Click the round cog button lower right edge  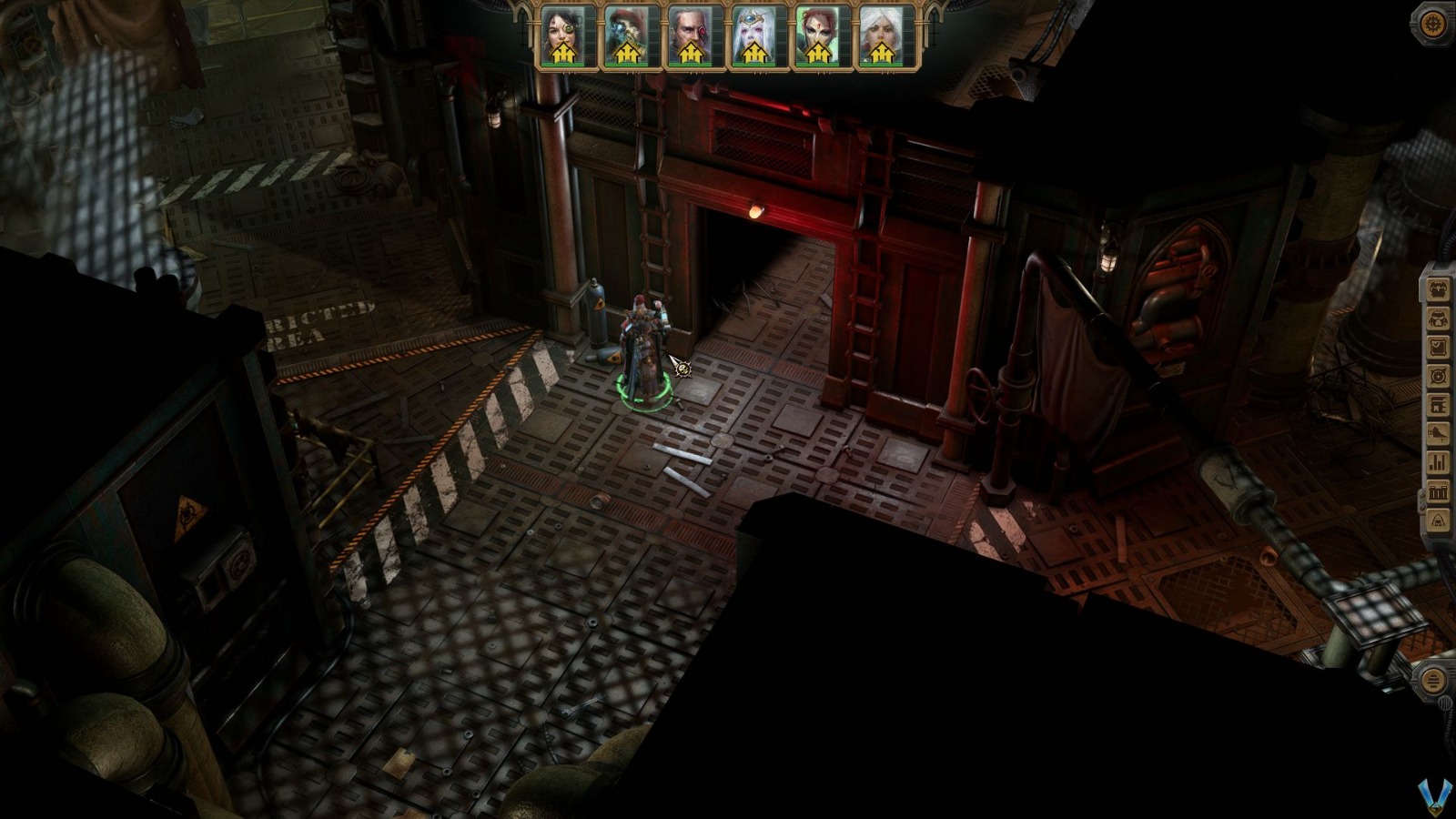click(x=1436, y=678)
